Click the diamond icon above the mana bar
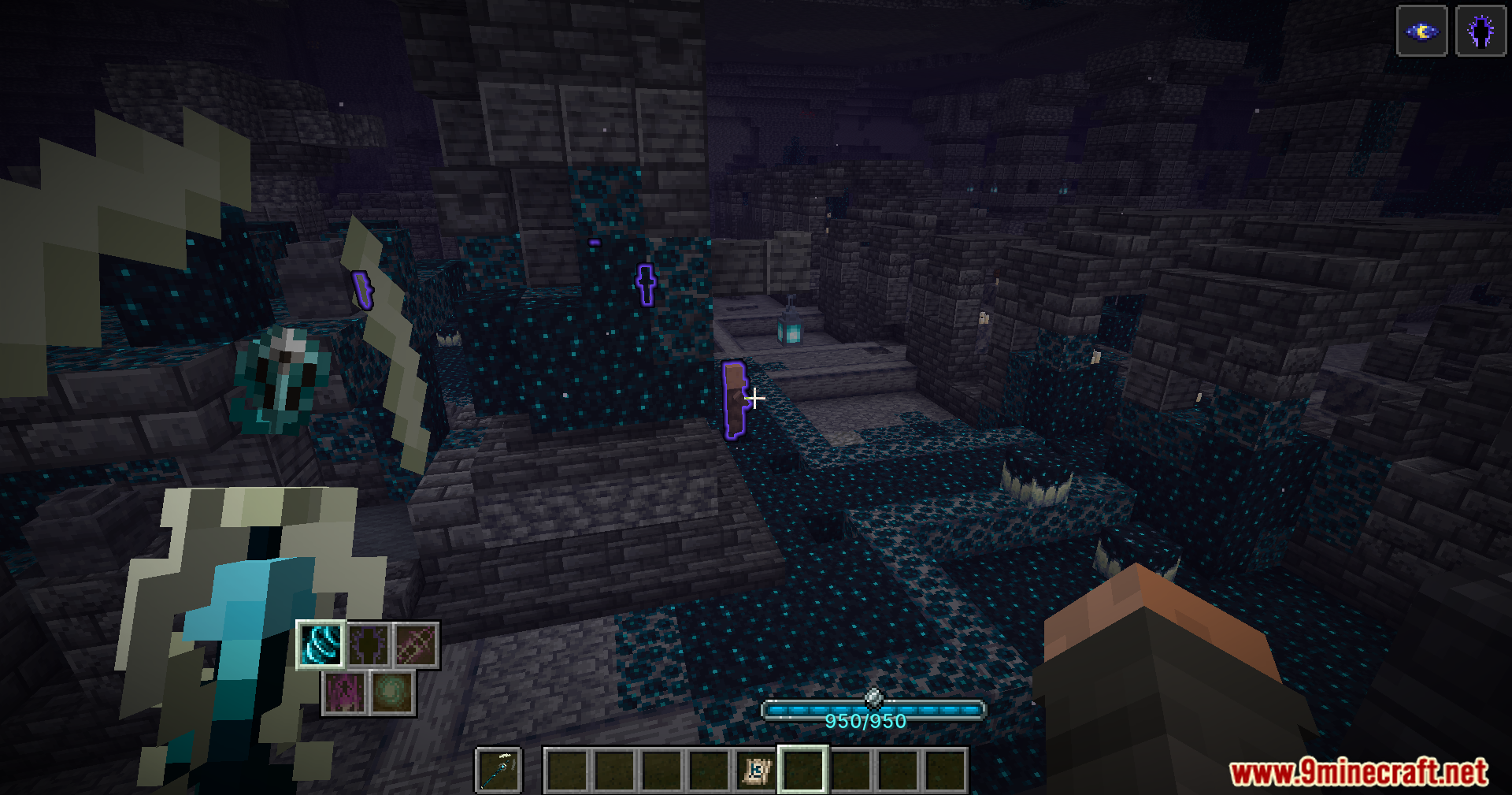Image resolution: width=1512 pixels, height=795 pixels. (874, 697)
